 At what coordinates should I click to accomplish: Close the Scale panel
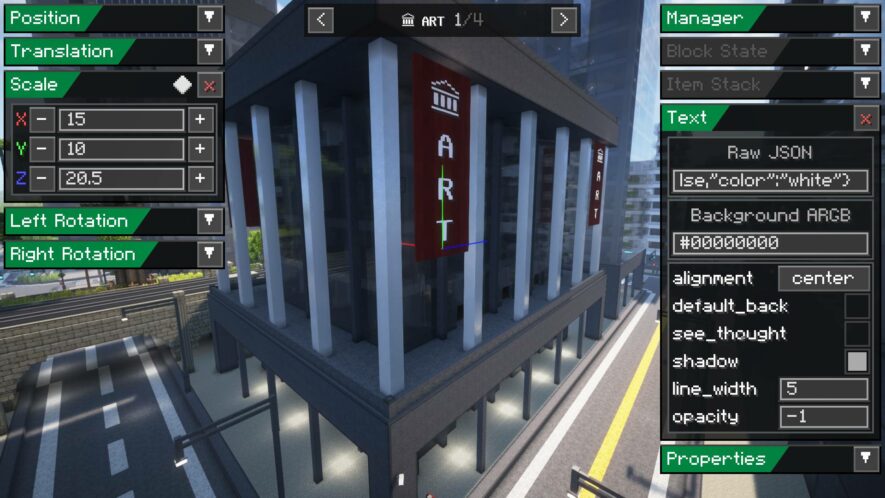tap(209, 85)
